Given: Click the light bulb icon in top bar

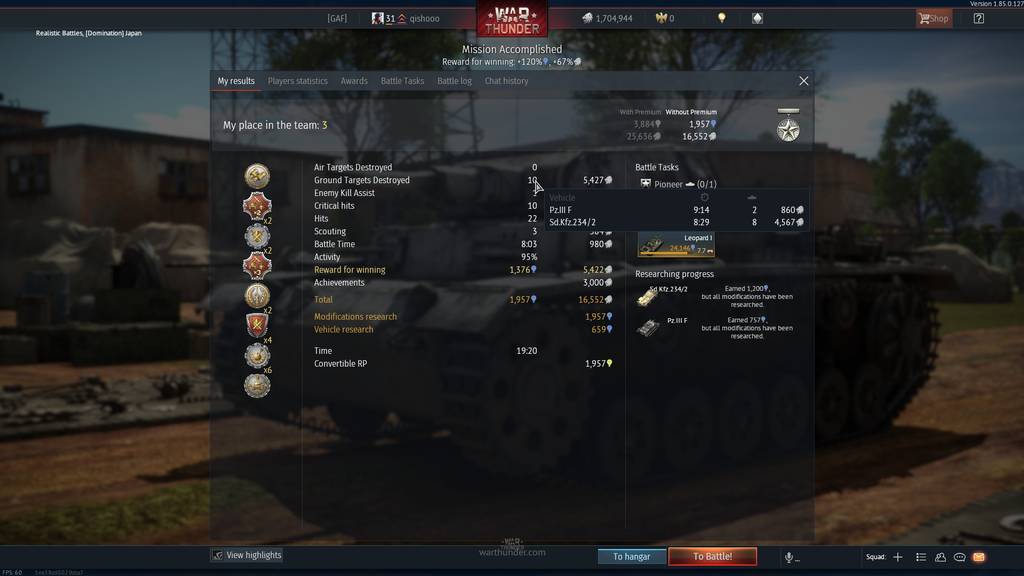Looking at the screenshot, I should (722, 18).
